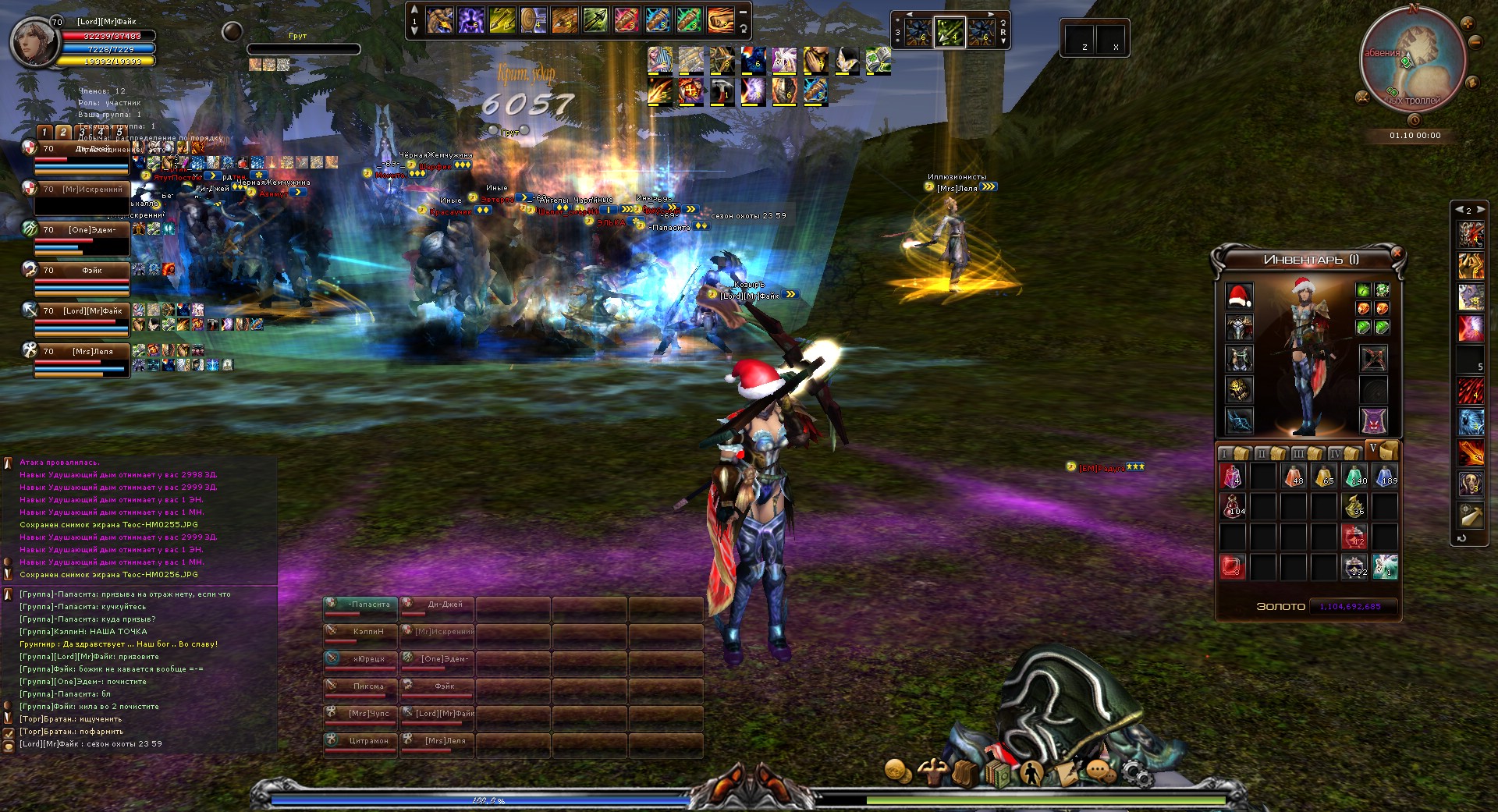Select the blue potion stack of 189

[1386, 475]
